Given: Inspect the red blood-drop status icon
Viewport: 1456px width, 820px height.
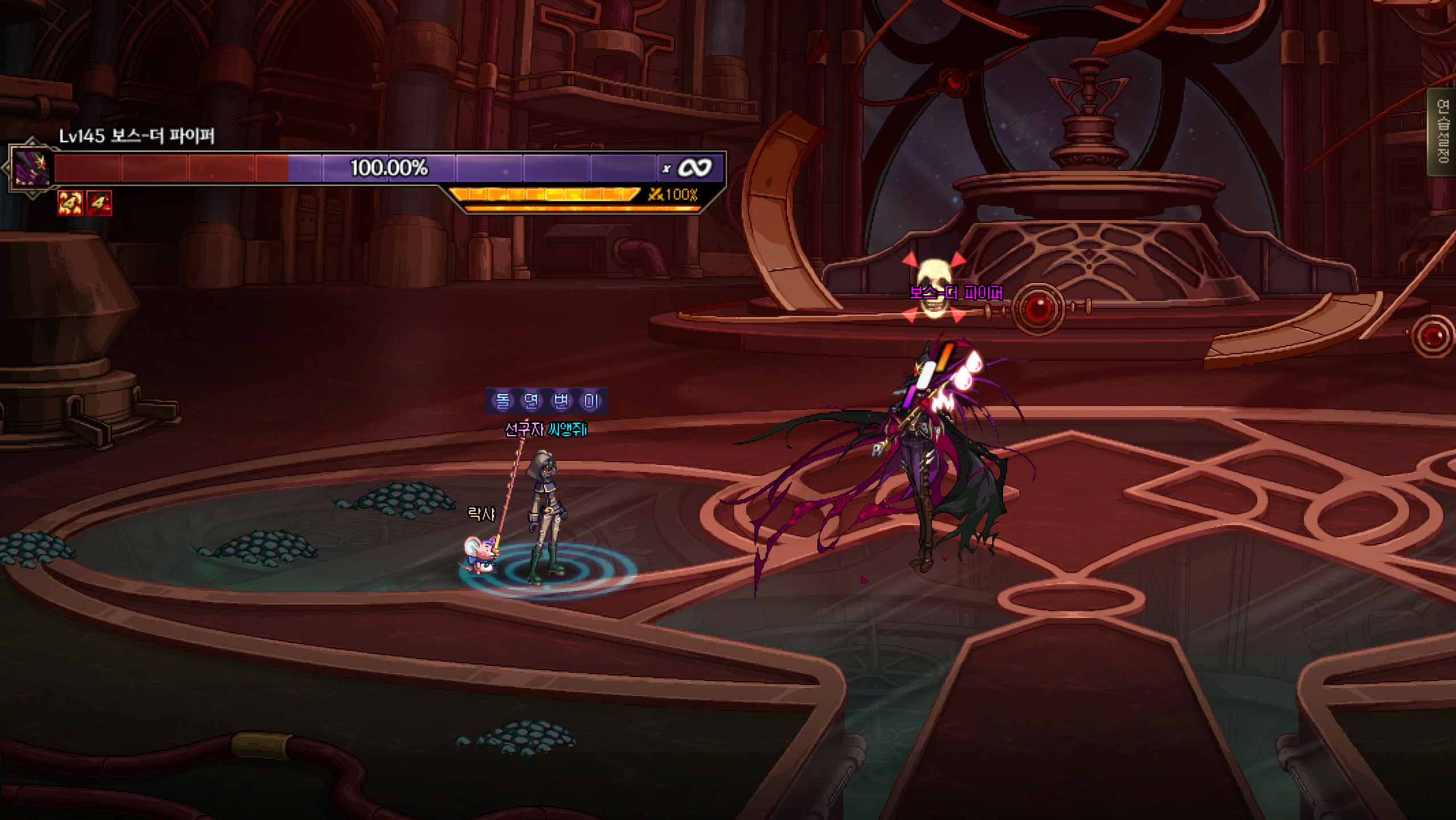Looking at the screenshot, I should pos(99,203).
